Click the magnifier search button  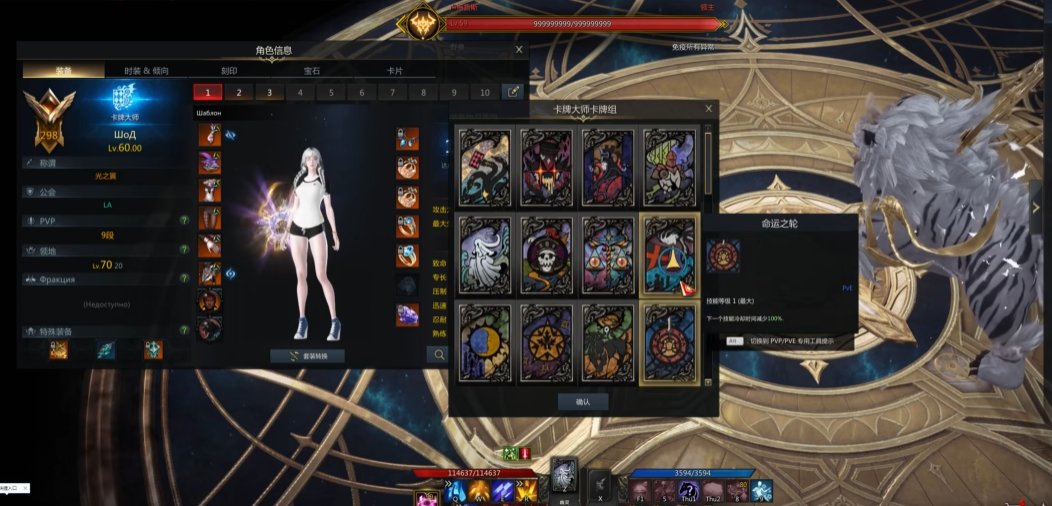(437, 354)
